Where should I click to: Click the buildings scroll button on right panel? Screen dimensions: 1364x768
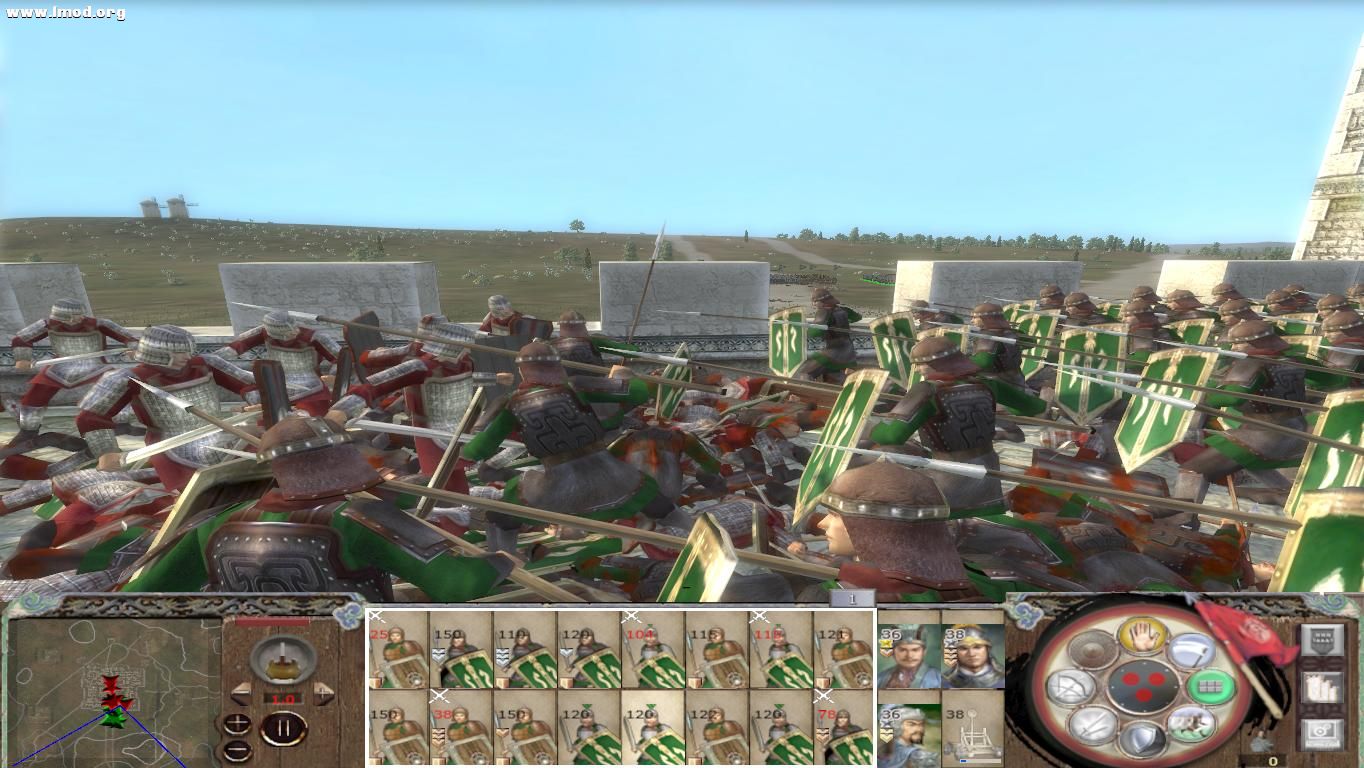[1323, 689]
